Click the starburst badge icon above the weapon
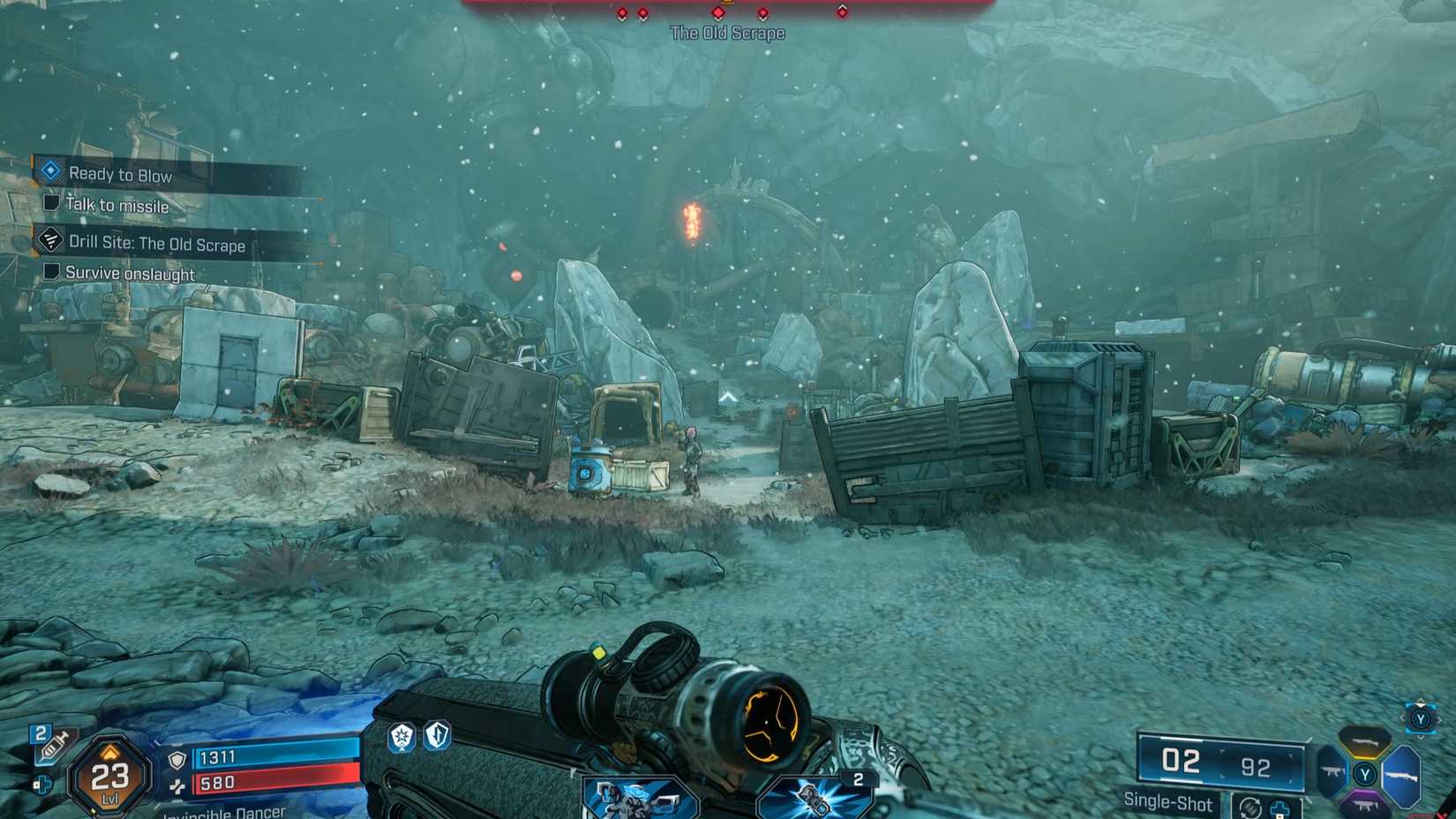Screen dimensions: 1456x819 tap(402, 737)
